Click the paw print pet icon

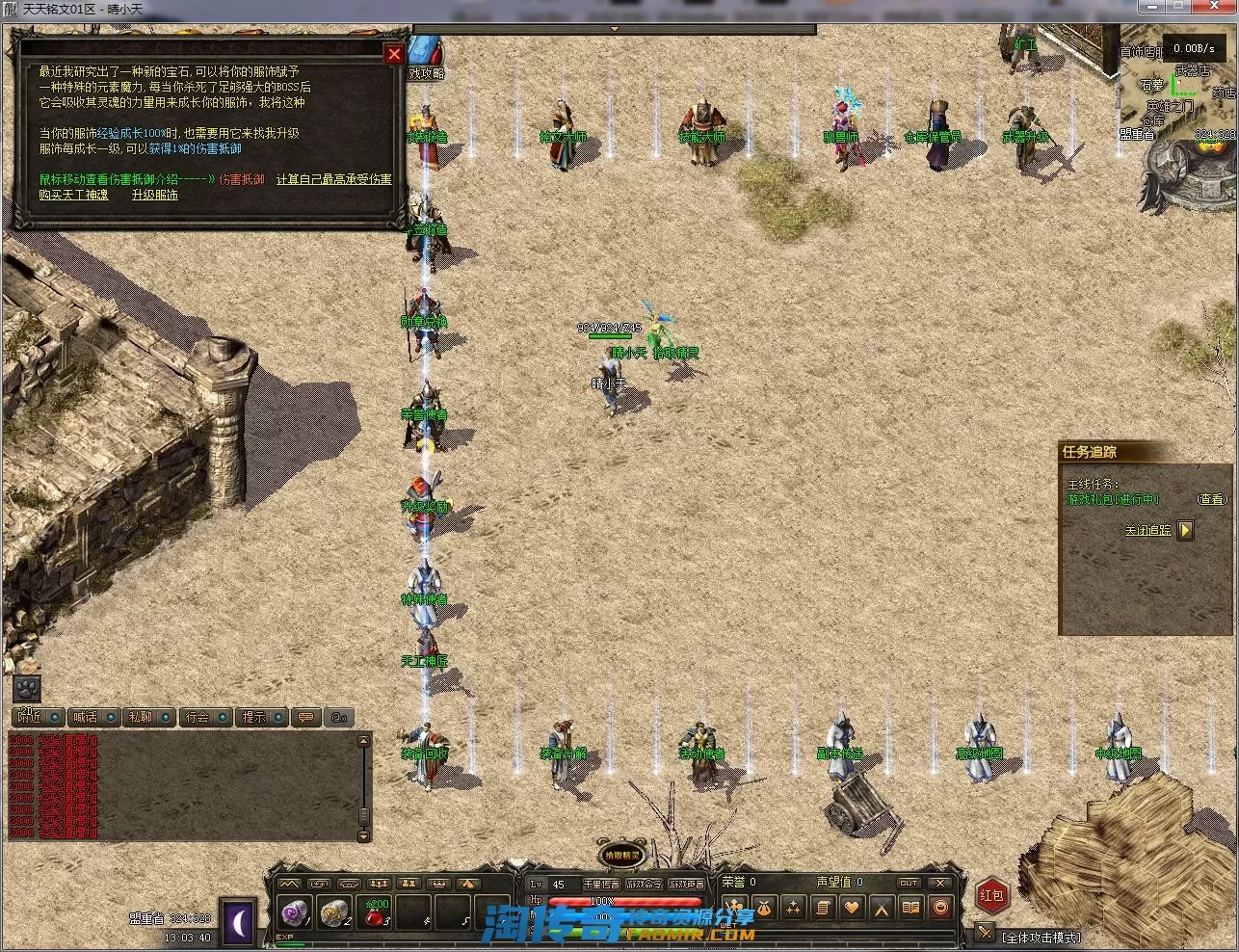pyautogui.click(x=26, y=688)
